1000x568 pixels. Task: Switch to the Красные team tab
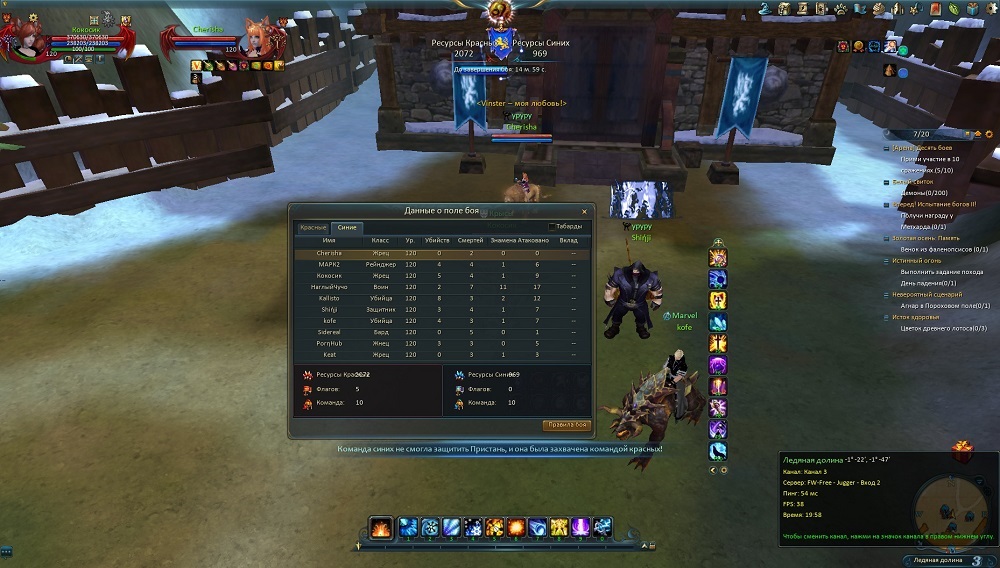pos(312,227)
